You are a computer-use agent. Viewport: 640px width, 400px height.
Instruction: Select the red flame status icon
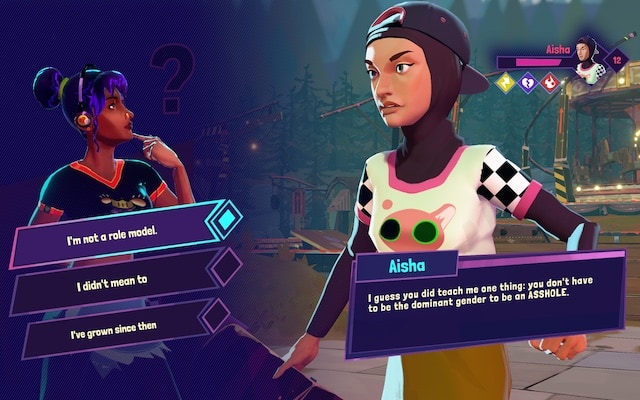point(548,83)
